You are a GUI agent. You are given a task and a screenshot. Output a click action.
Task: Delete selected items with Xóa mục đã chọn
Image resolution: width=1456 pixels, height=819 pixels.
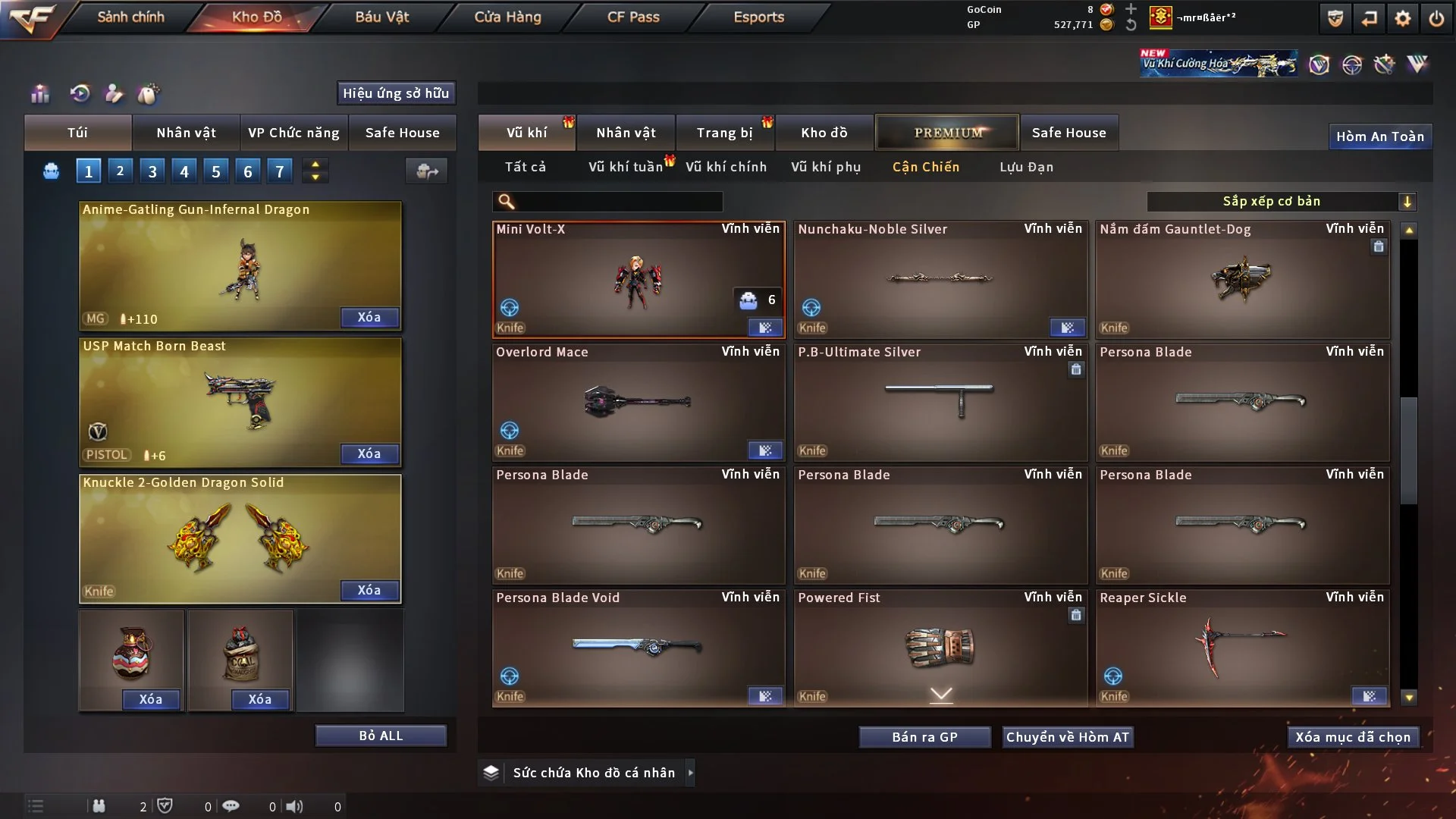(1353, 737)
